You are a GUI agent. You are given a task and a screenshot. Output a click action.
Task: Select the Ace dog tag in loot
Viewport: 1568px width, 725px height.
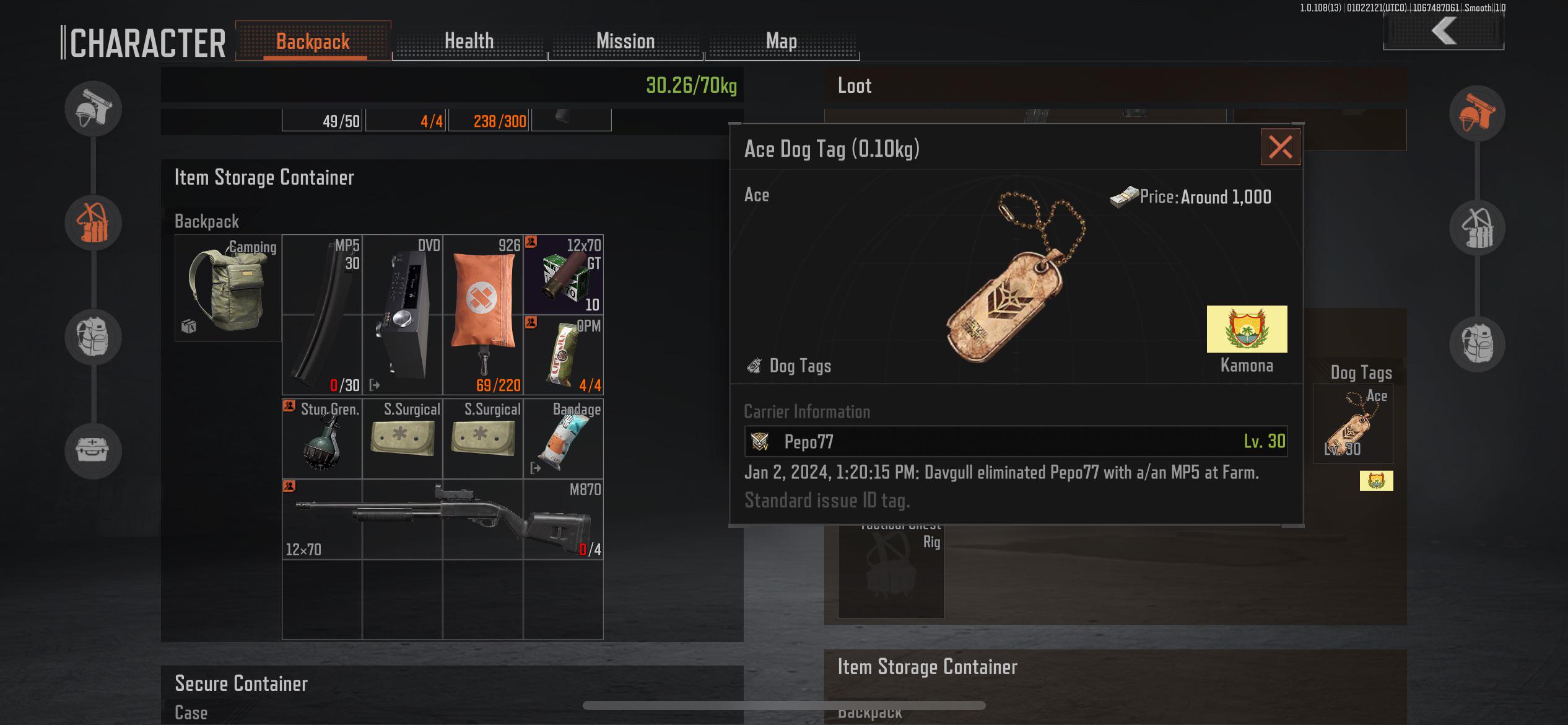pyautogui.click(x=1352, y=424)
